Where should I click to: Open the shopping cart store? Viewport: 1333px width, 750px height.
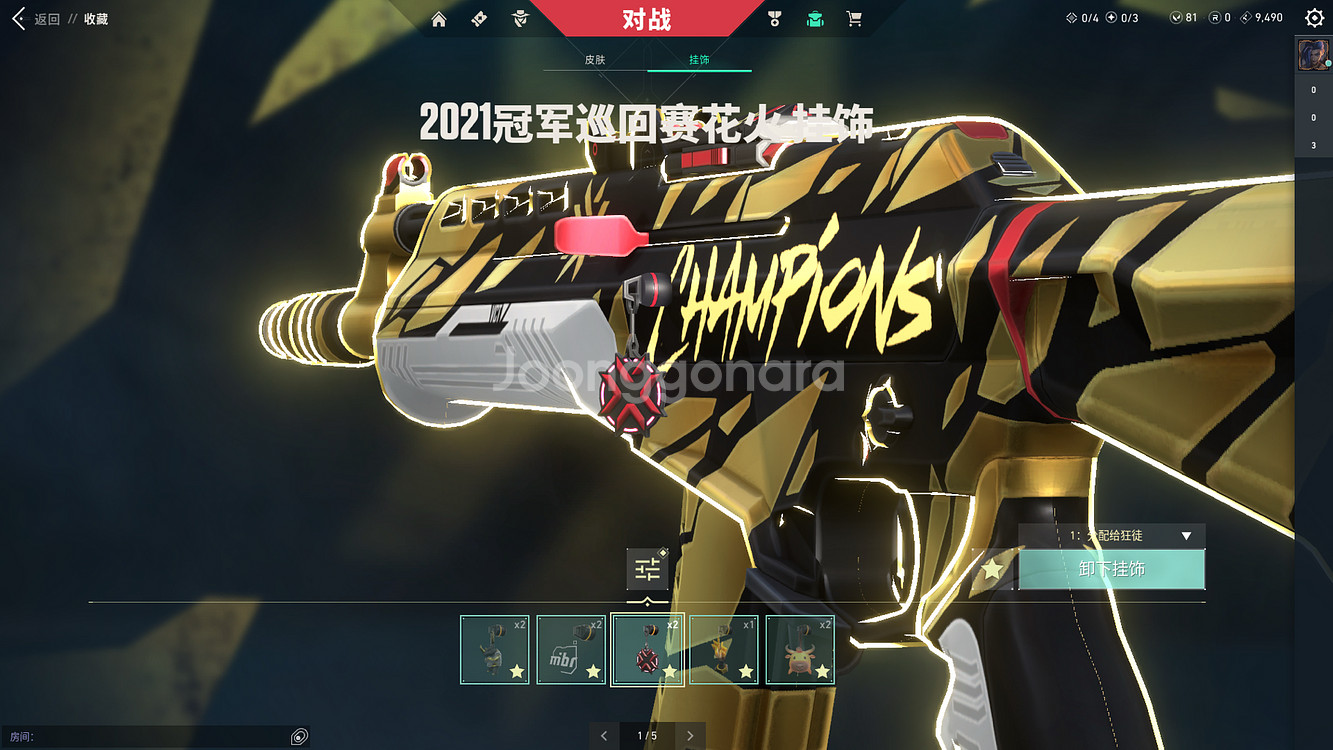(x=854, y=19)
